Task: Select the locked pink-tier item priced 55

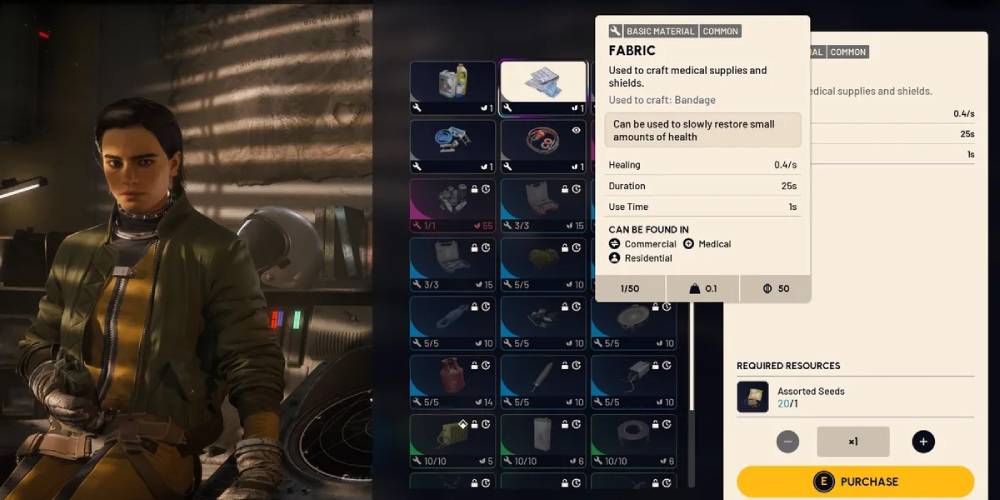Action: click(x=453, y=205)
